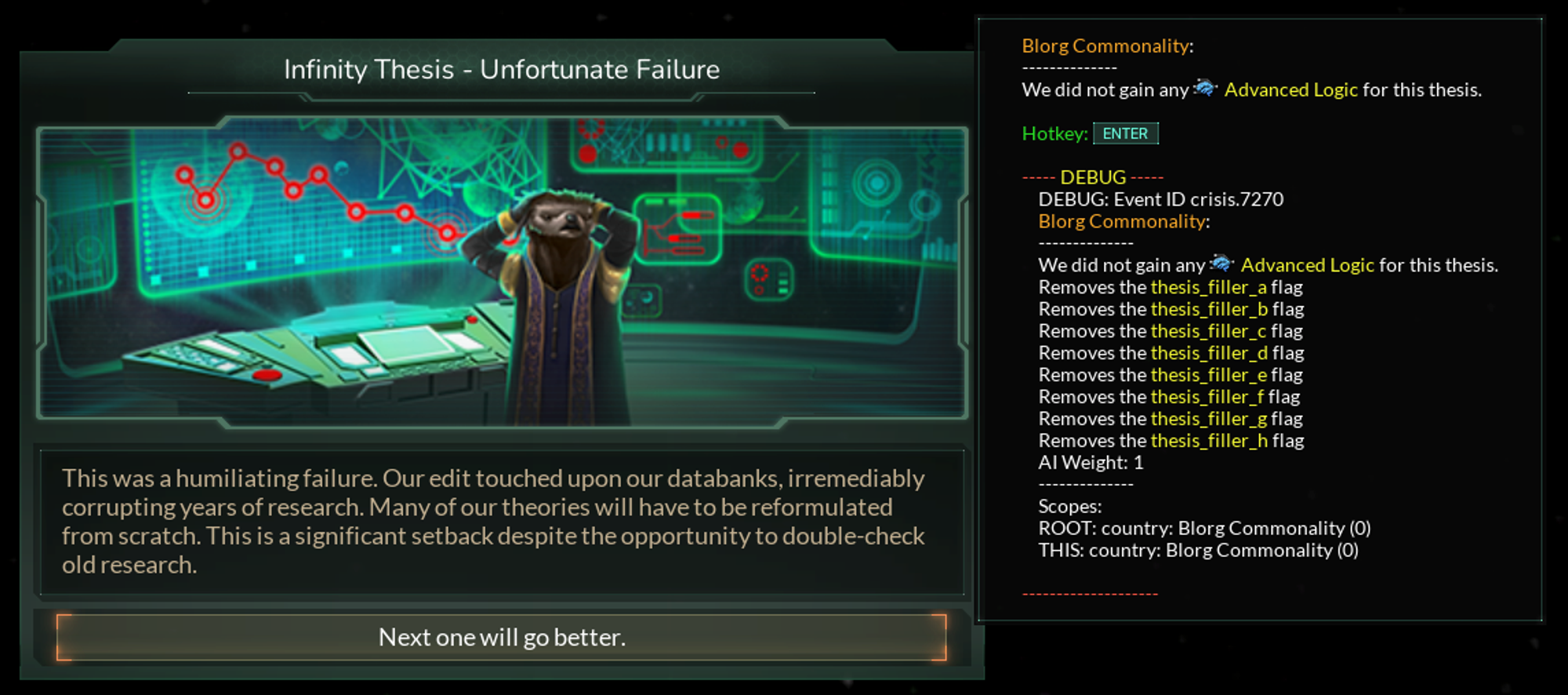
Task: Expand the Blorg Commonality tooltip section
Action: (x=1105, y=45)
